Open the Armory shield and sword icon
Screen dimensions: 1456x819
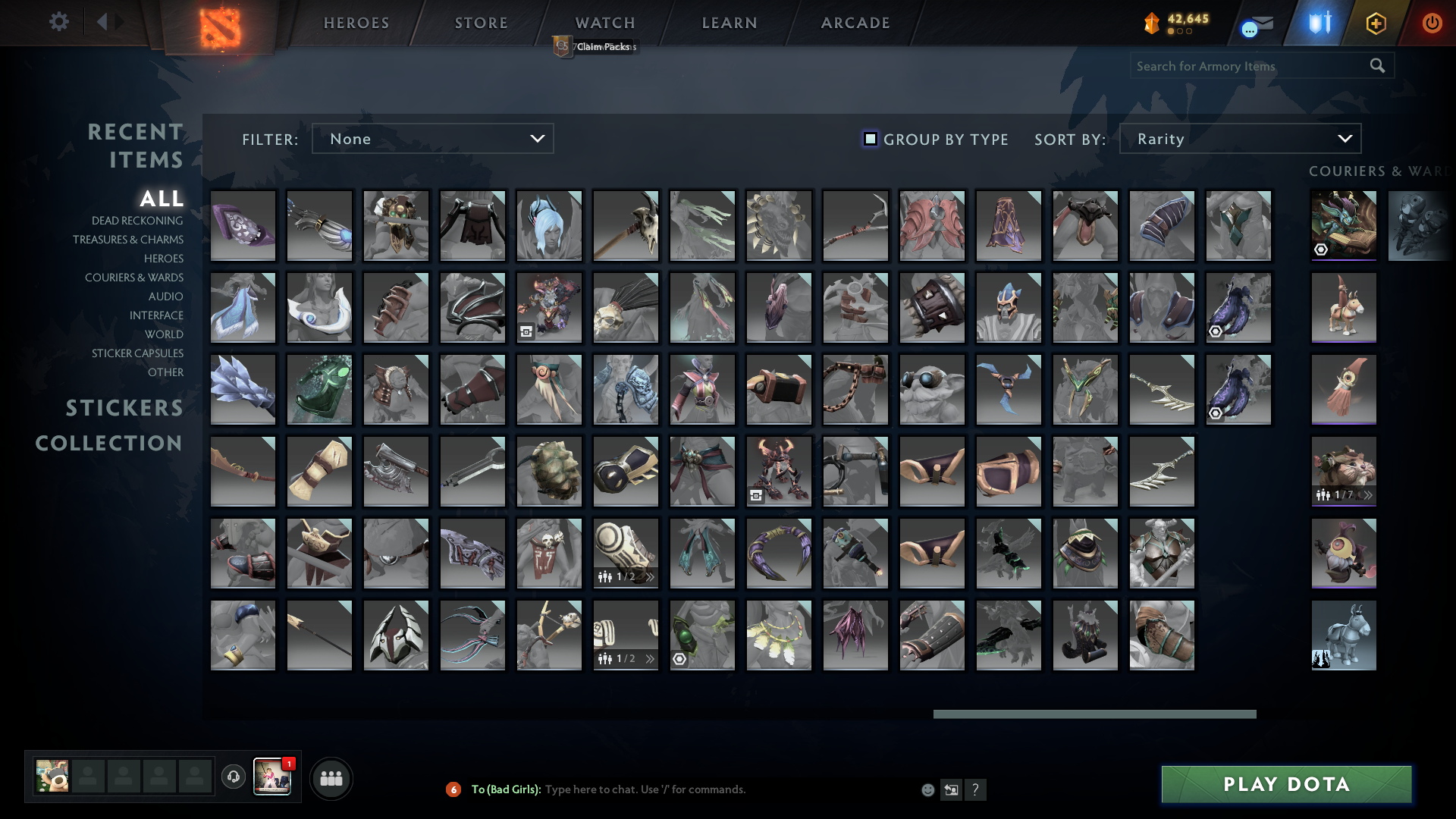(x=1318, y=23)
